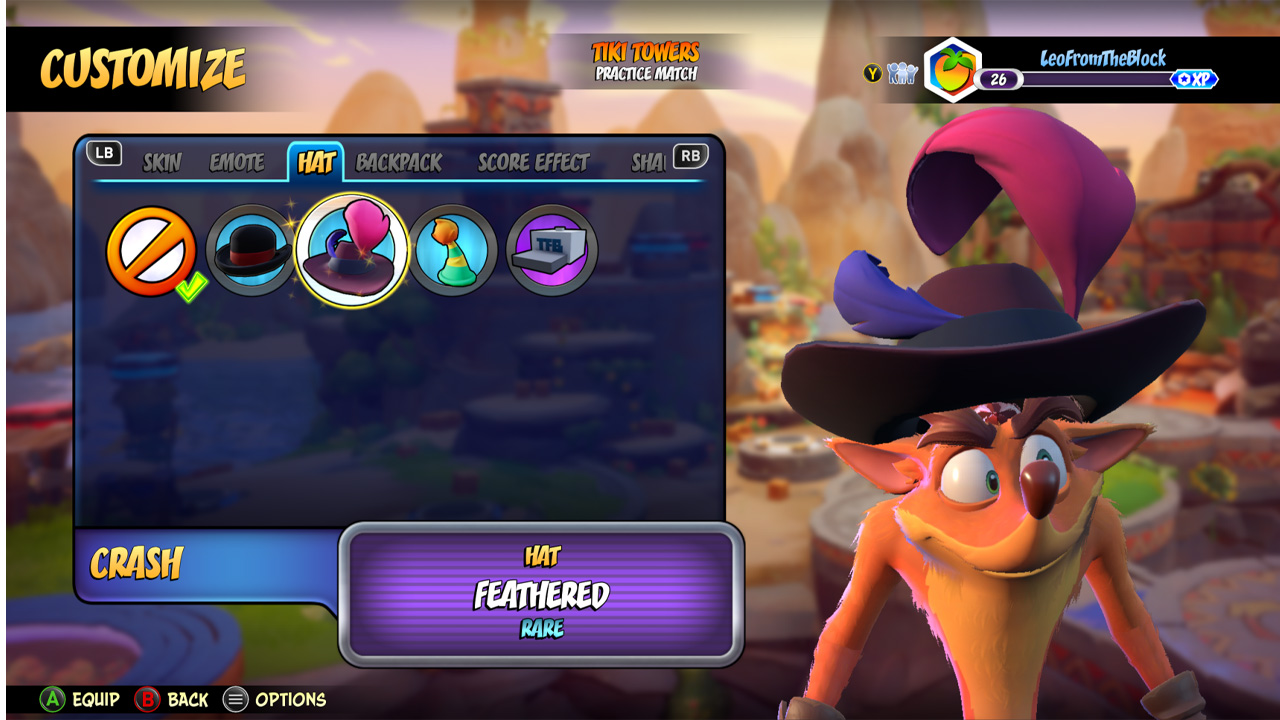Screen dimensions: 1280x720
Task: Choose the no-hat option
Action: pos(151,251)
